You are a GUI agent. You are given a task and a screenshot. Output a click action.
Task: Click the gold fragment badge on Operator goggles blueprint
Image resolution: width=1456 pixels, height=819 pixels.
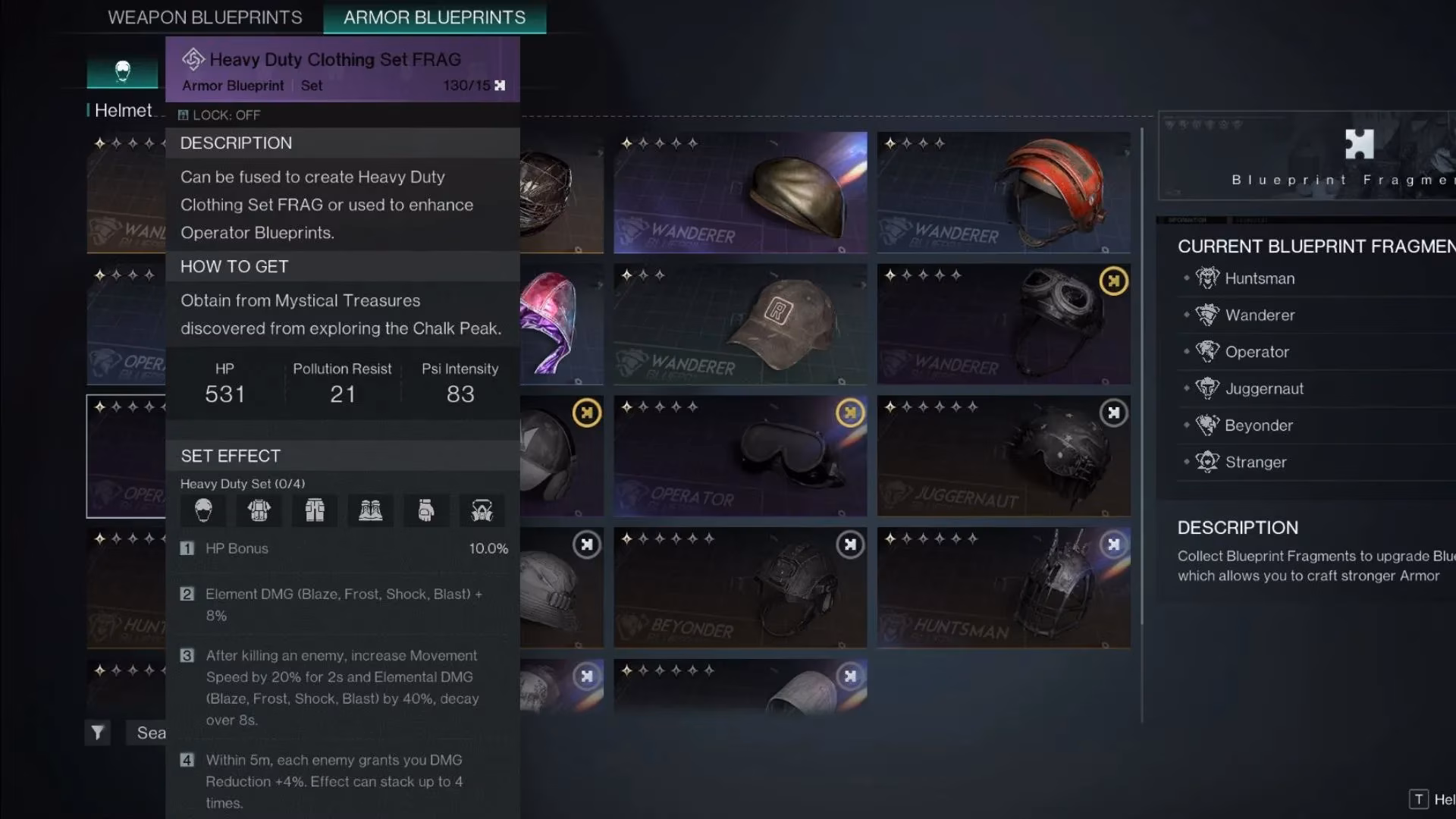coord(849,413)
